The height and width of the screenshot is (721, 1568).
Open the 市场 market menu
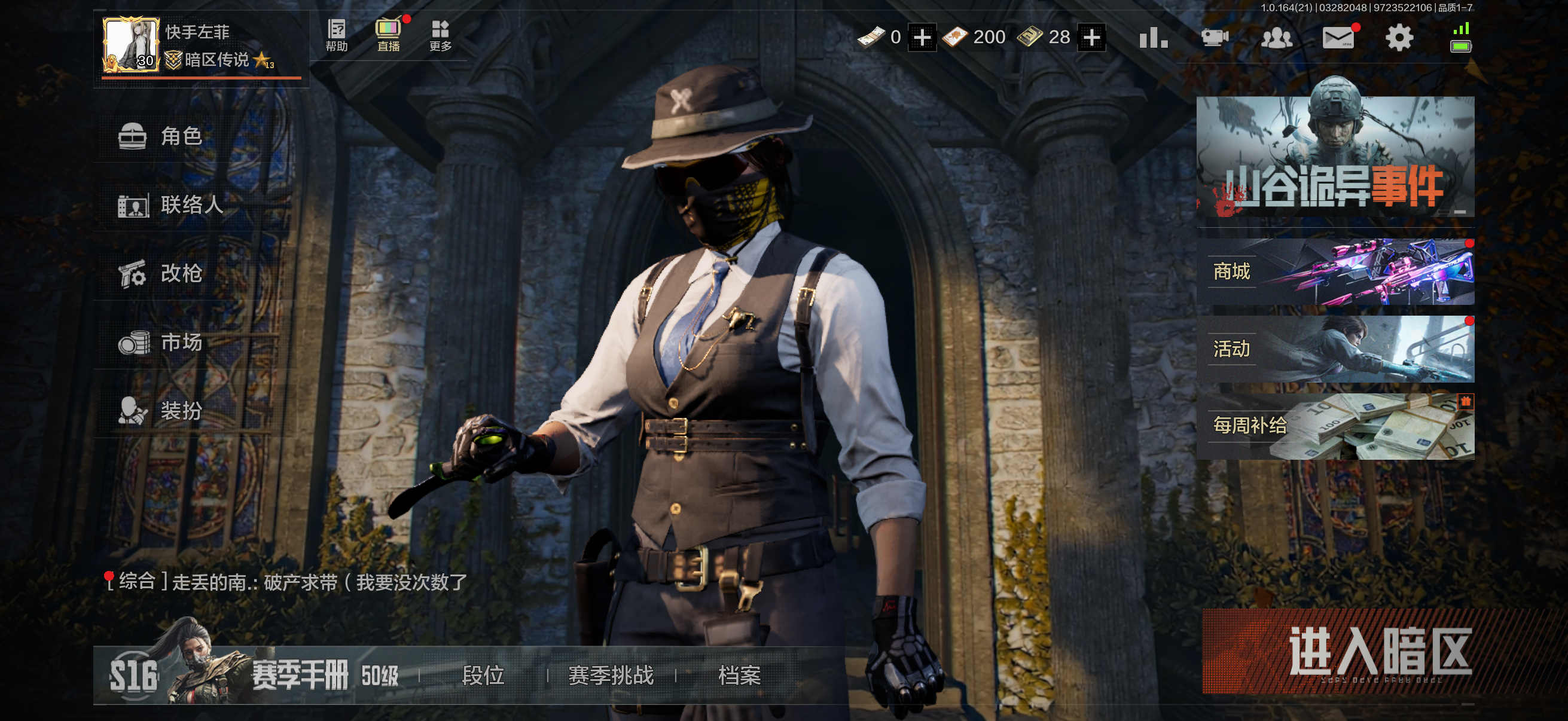coord(181,342)
